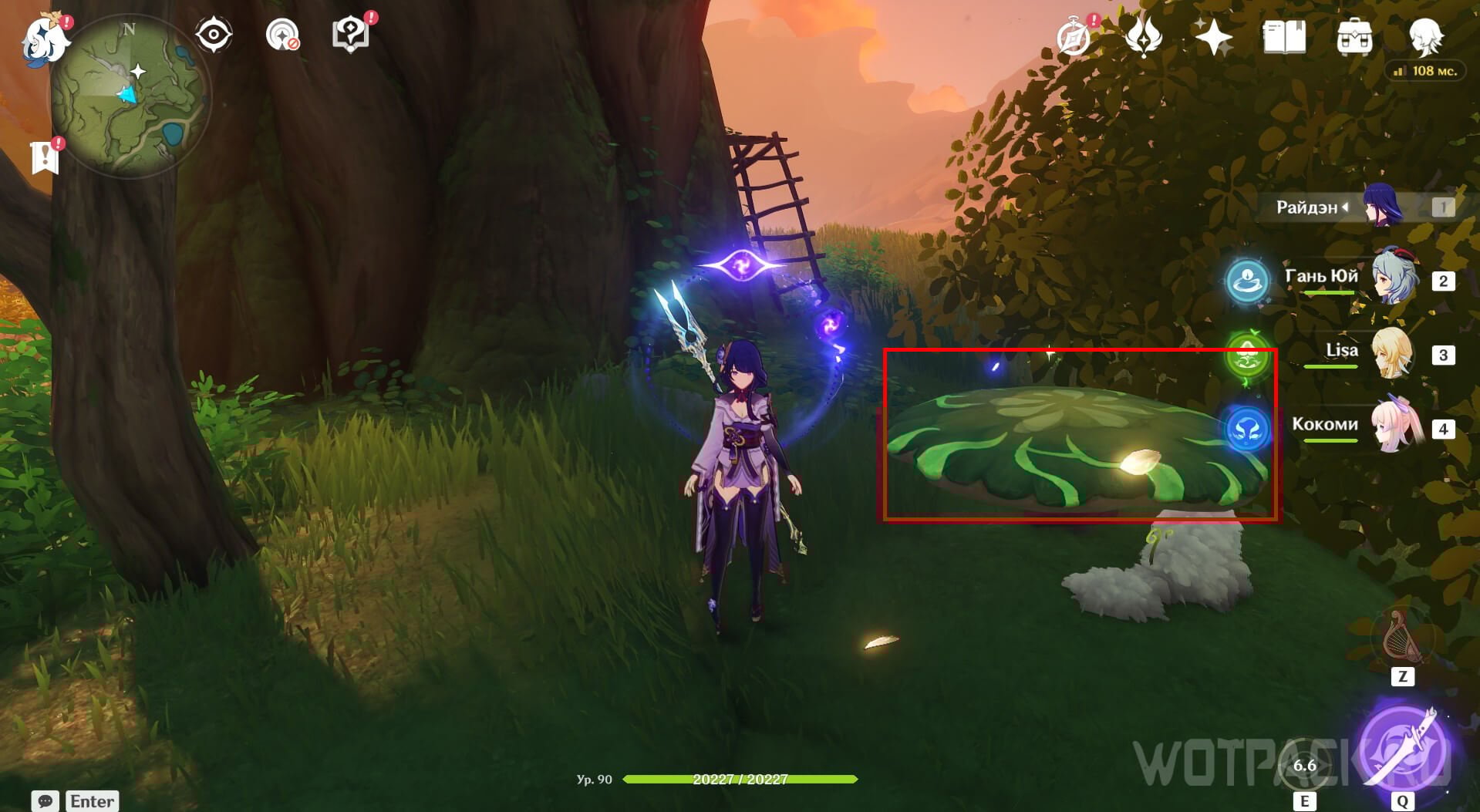Open the Paimon menu icon
This screenshot has height=812, width=1480.
(45, 40)
